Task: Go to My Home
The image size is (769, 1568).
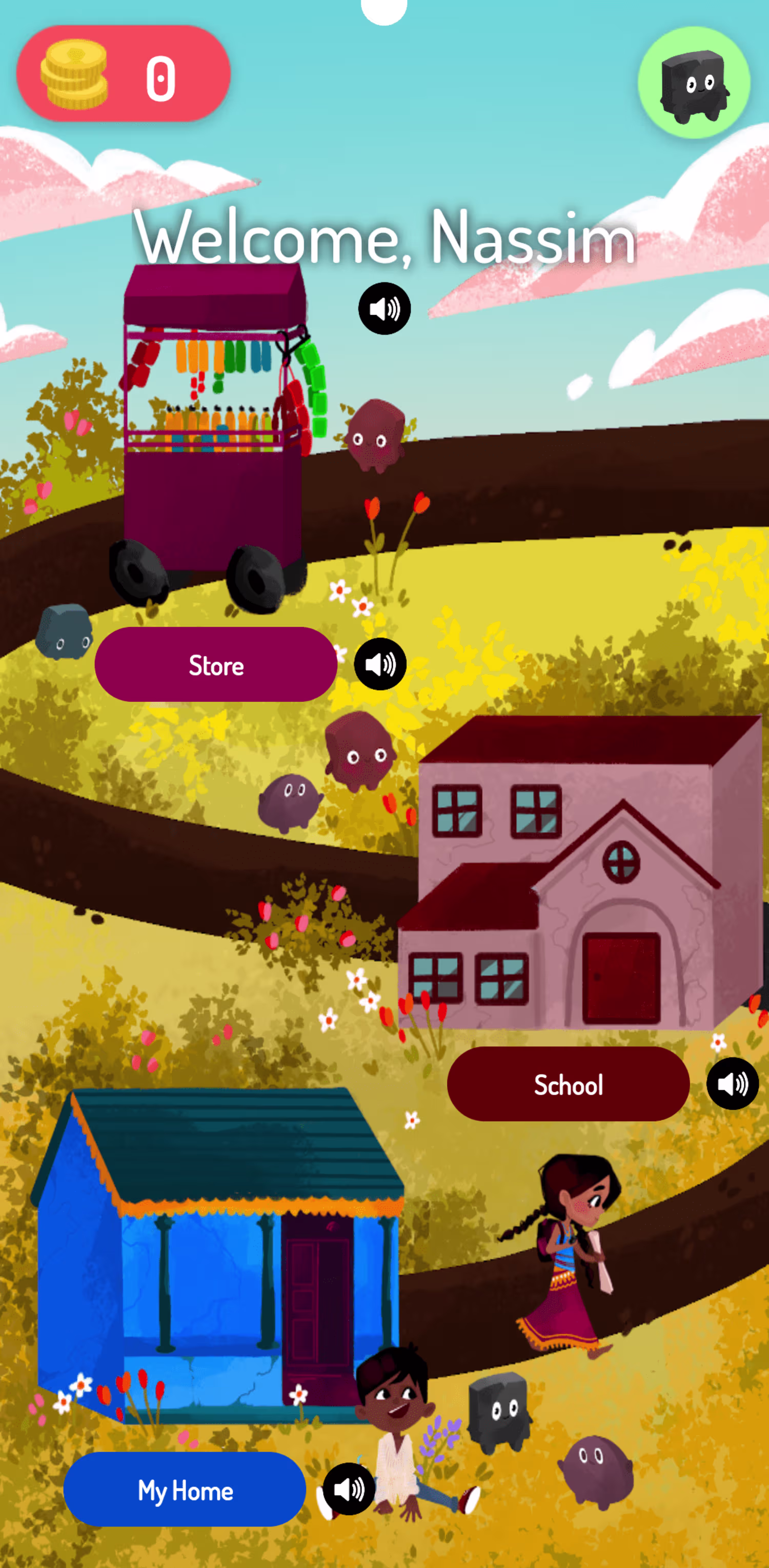Action: pyautogui.click(x=185, y=1490)
